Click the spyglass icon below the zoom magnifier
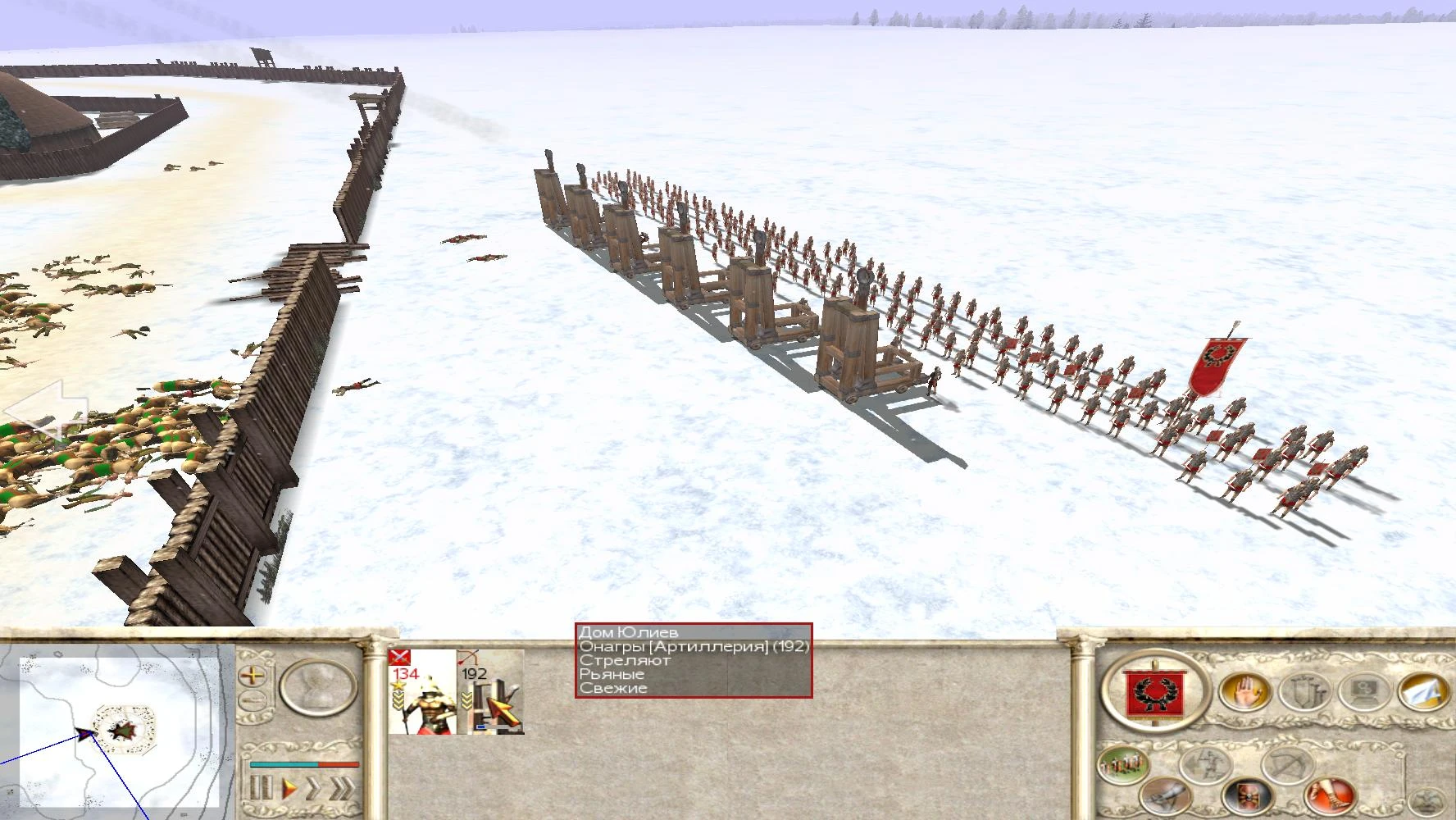This screenshot has width=1456, height=820. [252, 699]
